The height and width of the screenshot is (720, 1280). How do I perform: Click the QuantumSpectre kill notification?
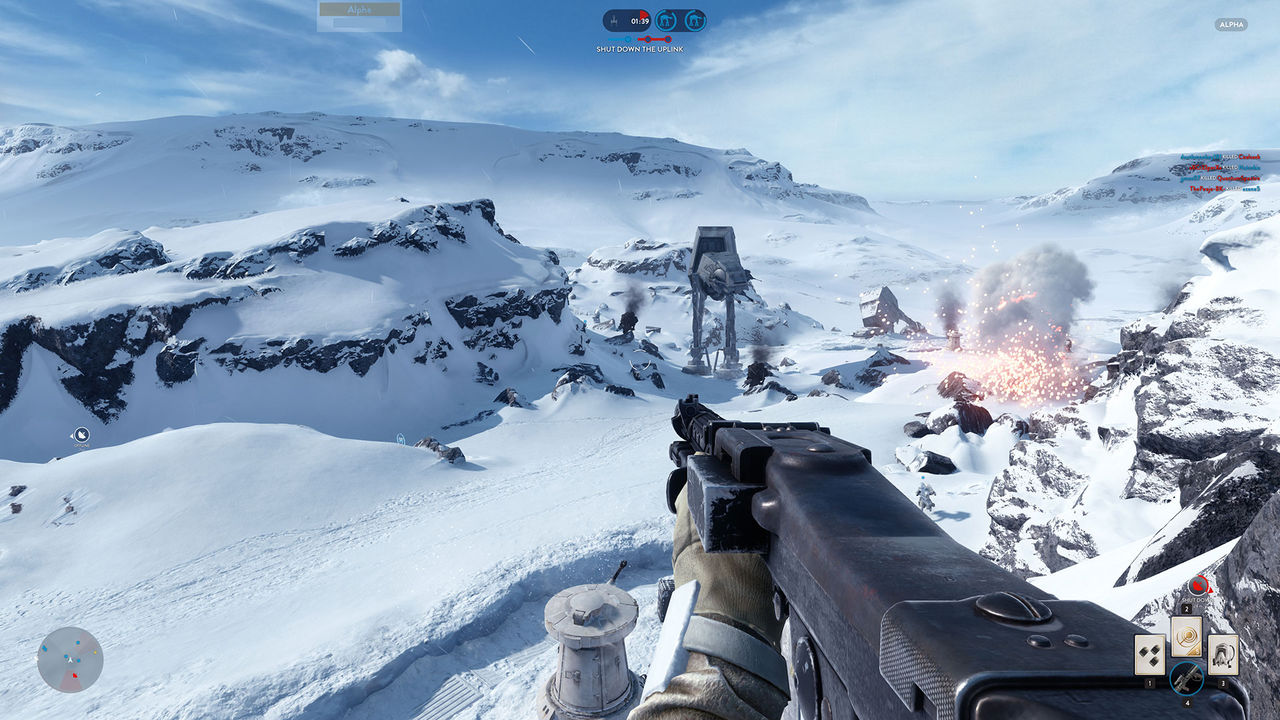click(x=1238, y=179)
